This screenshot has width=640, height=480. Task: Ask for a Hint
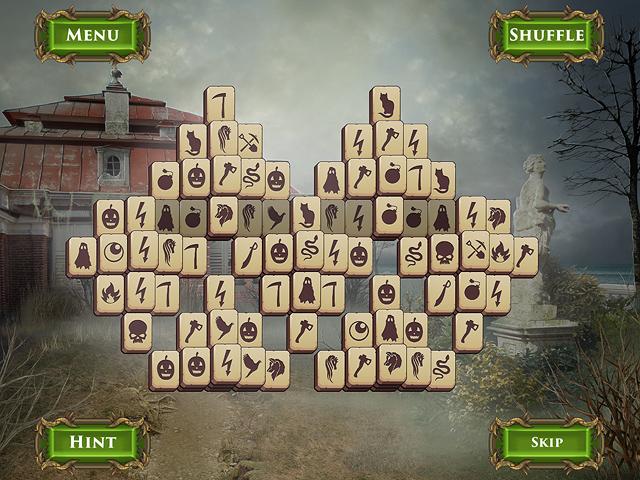92,441
